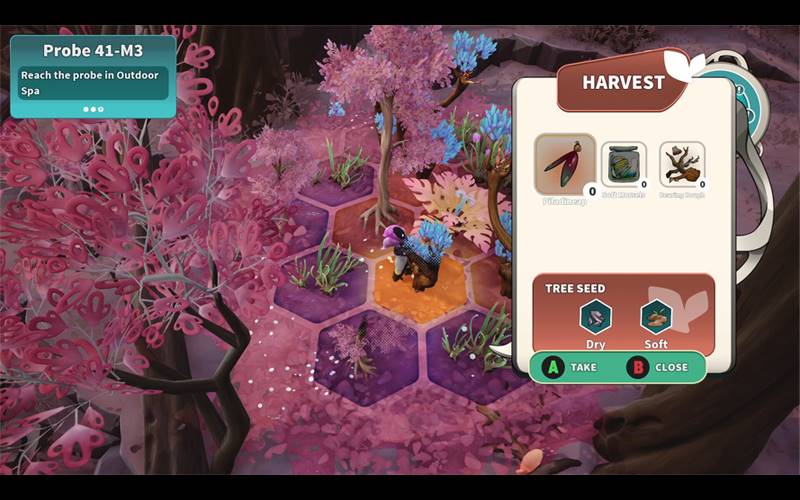Select the Dry tree seed trait

pos(595,318)
